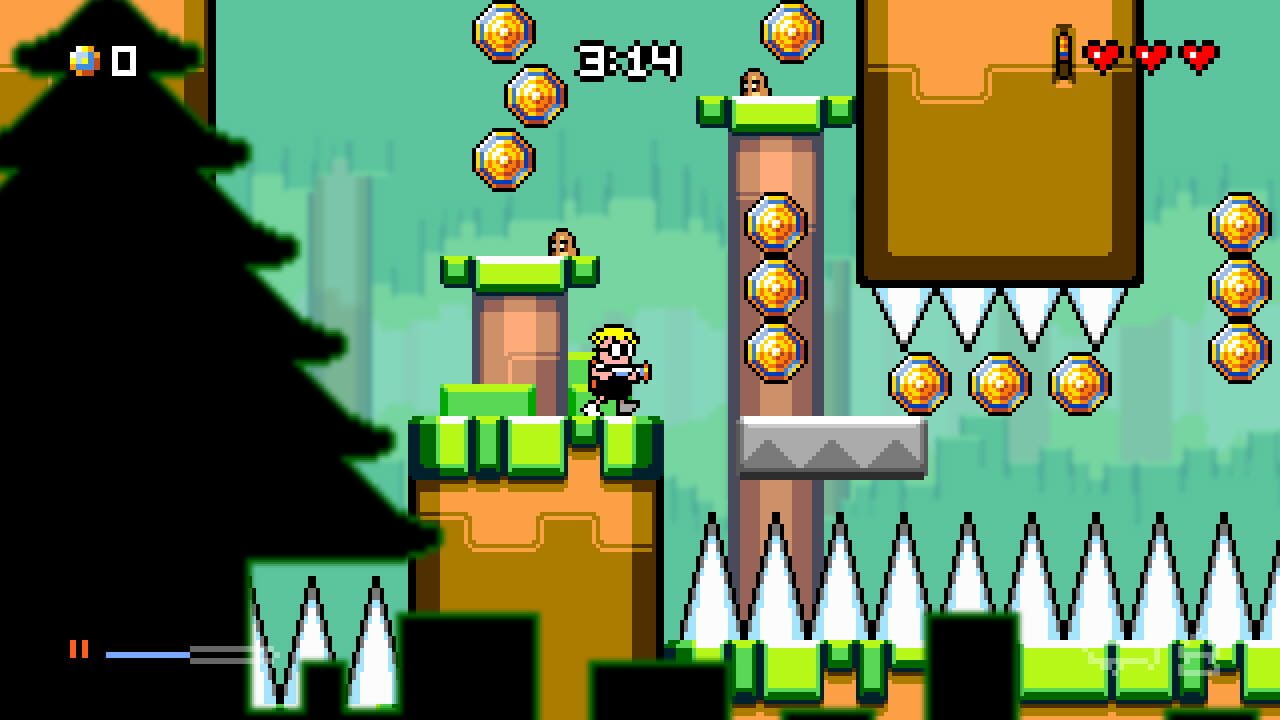The image size is (1280, 720).
Task: Click the first heart in the health meter
Action: click(1105, 57)
